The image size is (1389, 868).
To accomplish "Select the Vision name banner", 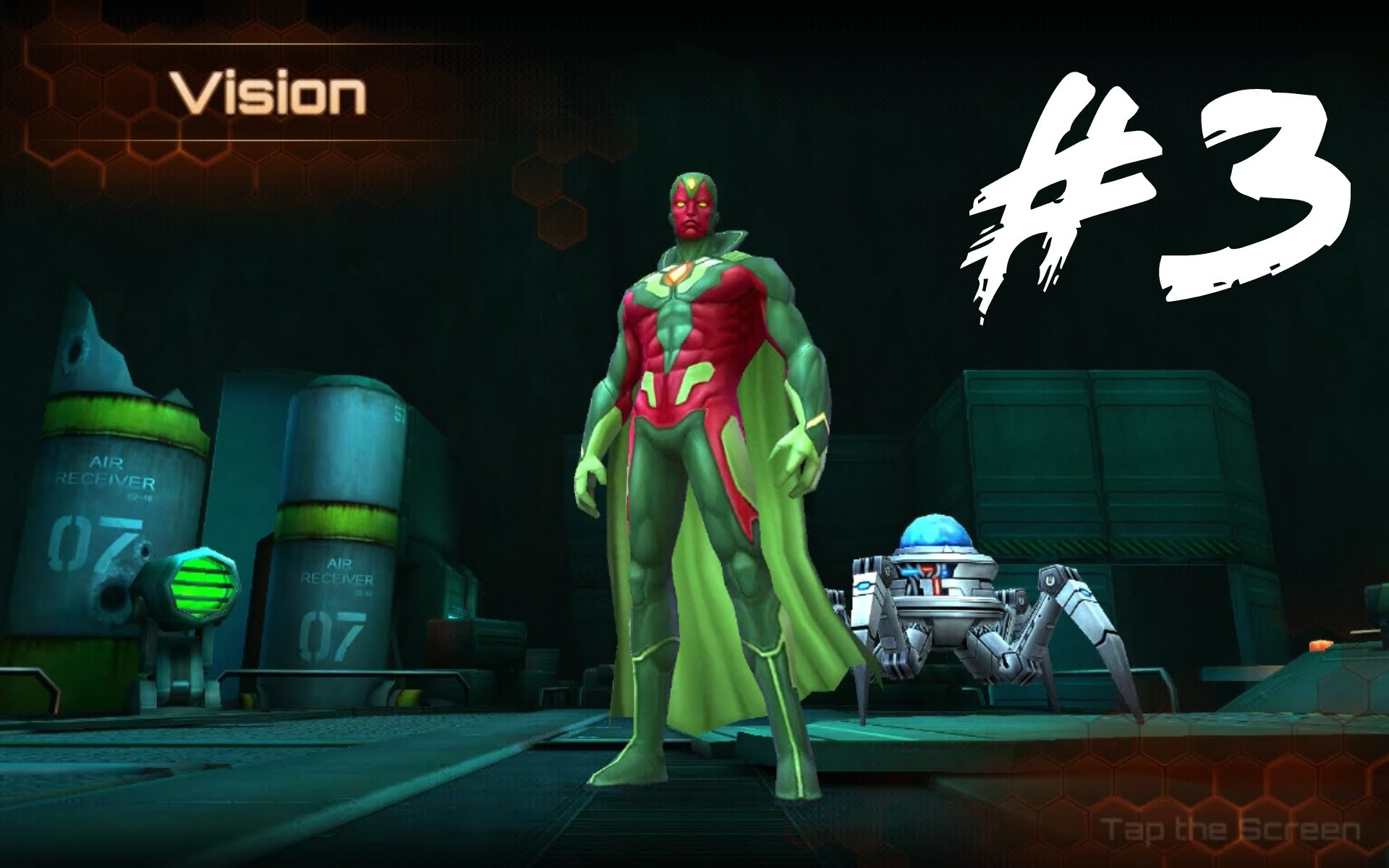I will coord(268,90).
